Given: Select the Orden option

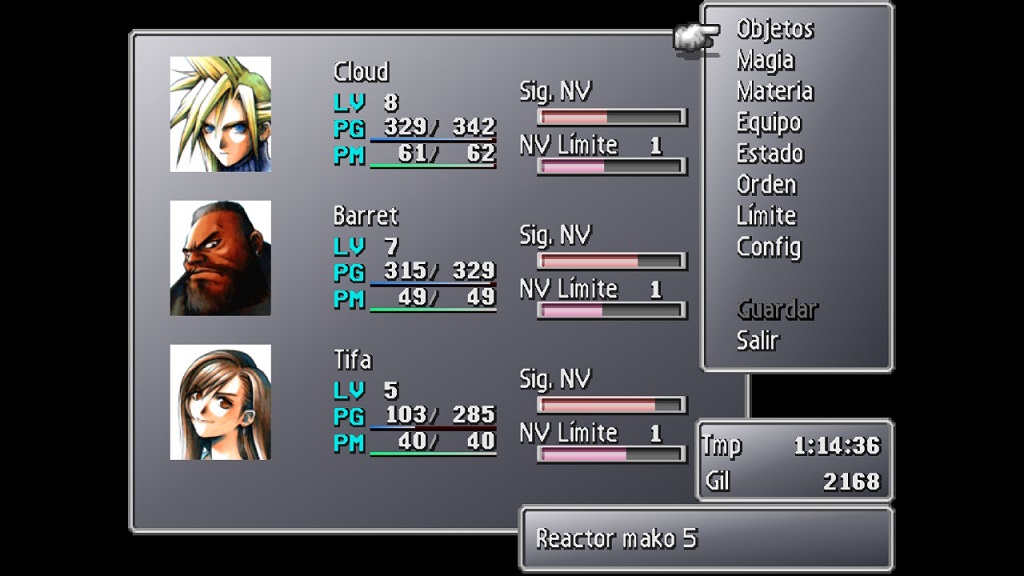Looking at the screenshot, I should (x=766, y=184).
